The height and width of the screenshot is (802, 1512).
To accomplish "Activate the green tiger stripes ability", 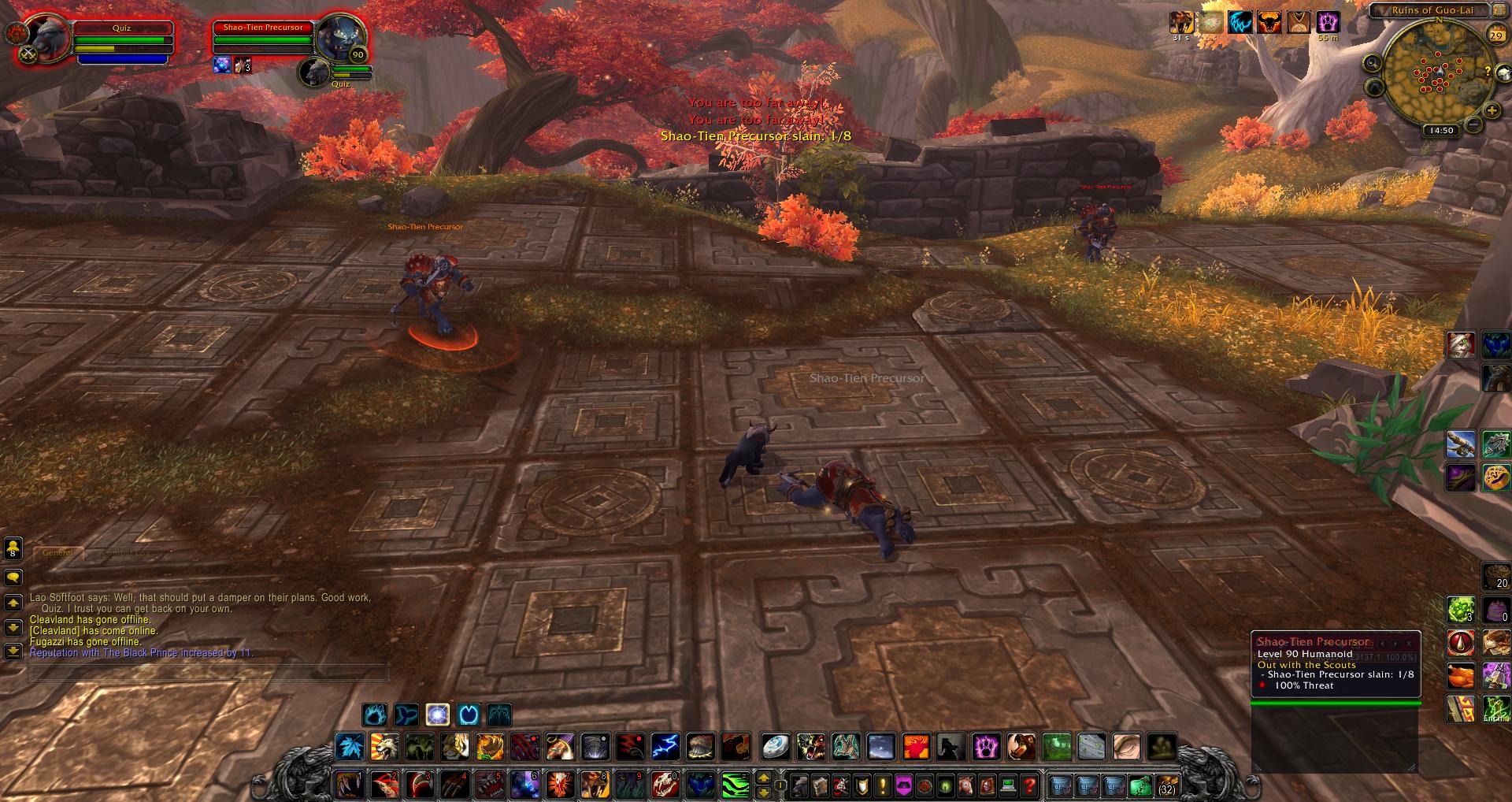I will click(x=736, y=785).
